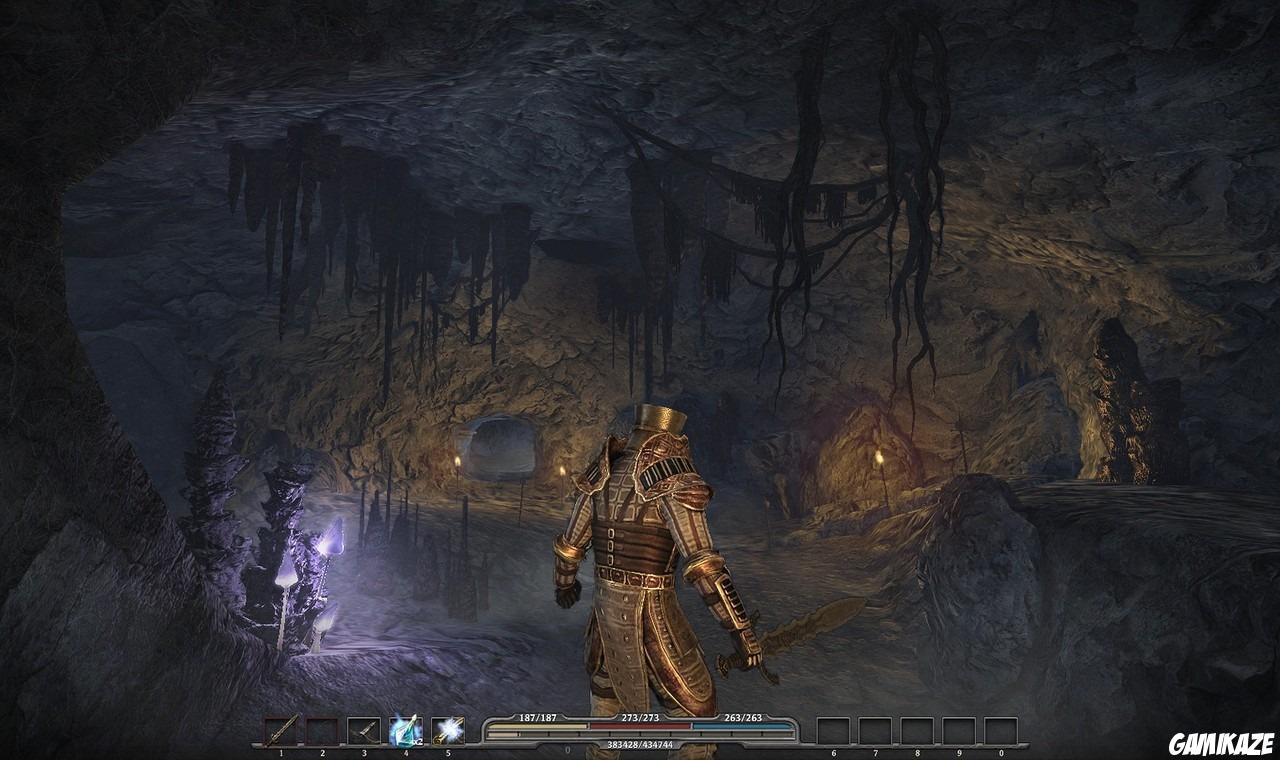Screen dimensions: 1280x760
Task: Click the number 8 quickslot
Action: [x=917, y=728]
